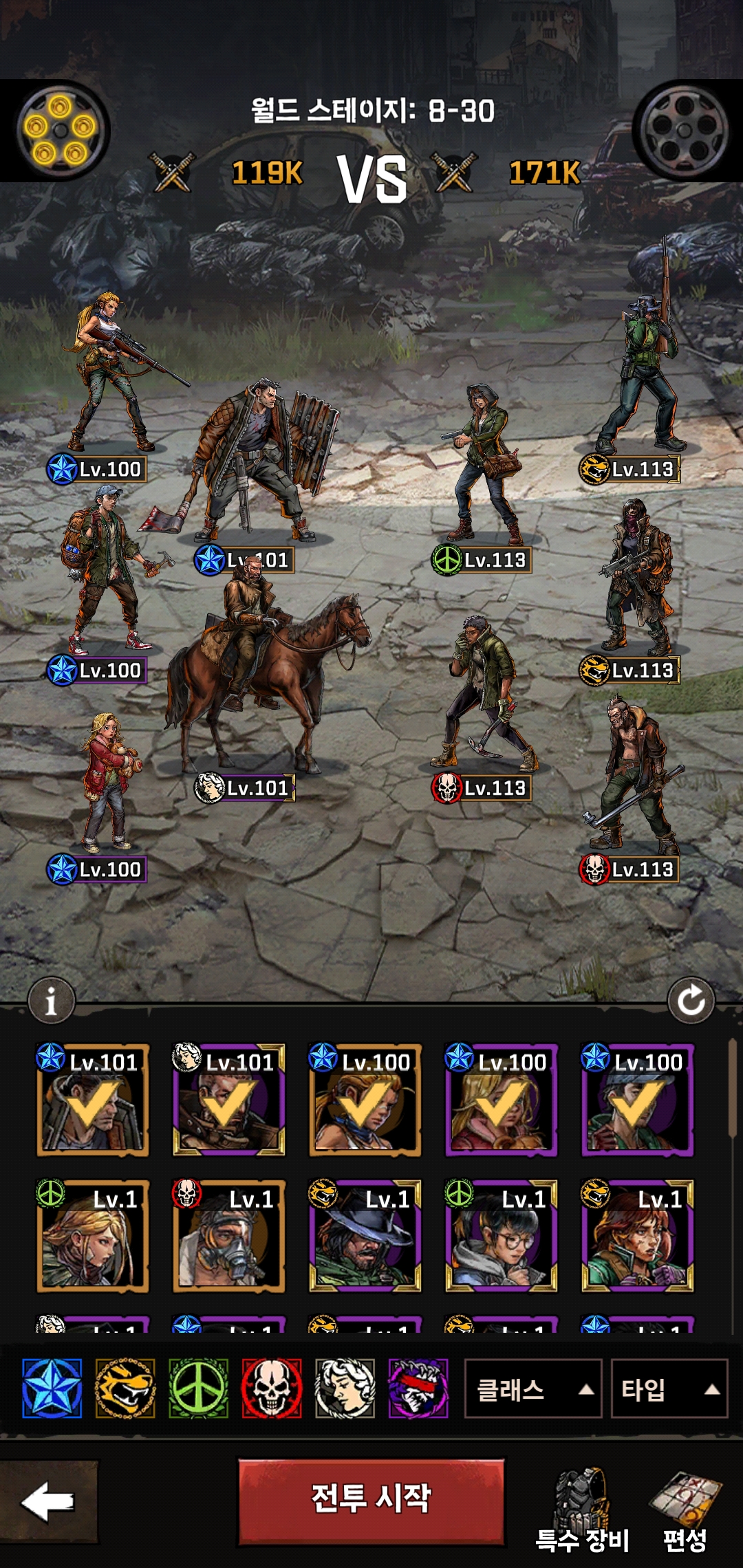
Task: Reset the lineup with the circular arrow button
Action: click(x=691, y=1001)
